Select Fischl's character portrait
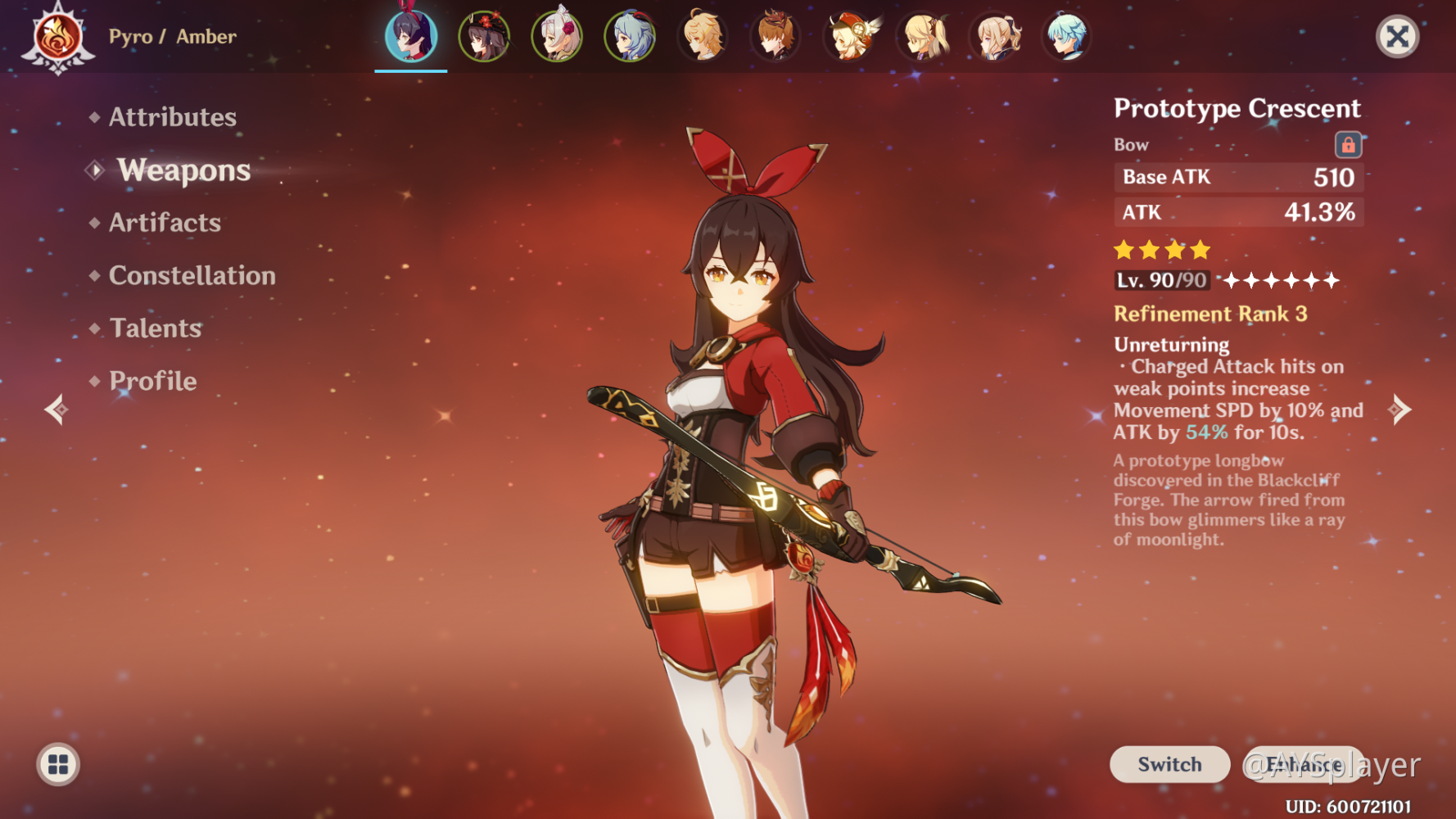Image resolution: width=1456 pixels, height=819 pixels. [x=922, y=37]
